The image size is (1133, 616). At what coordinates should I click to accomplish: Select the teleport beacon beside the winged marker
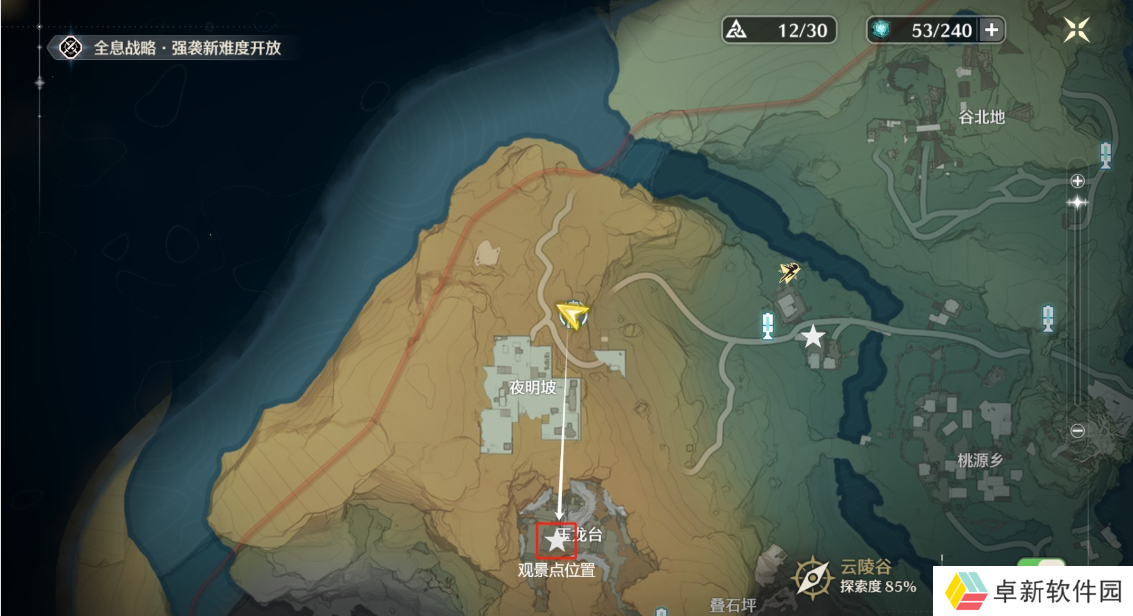point(768,325)
